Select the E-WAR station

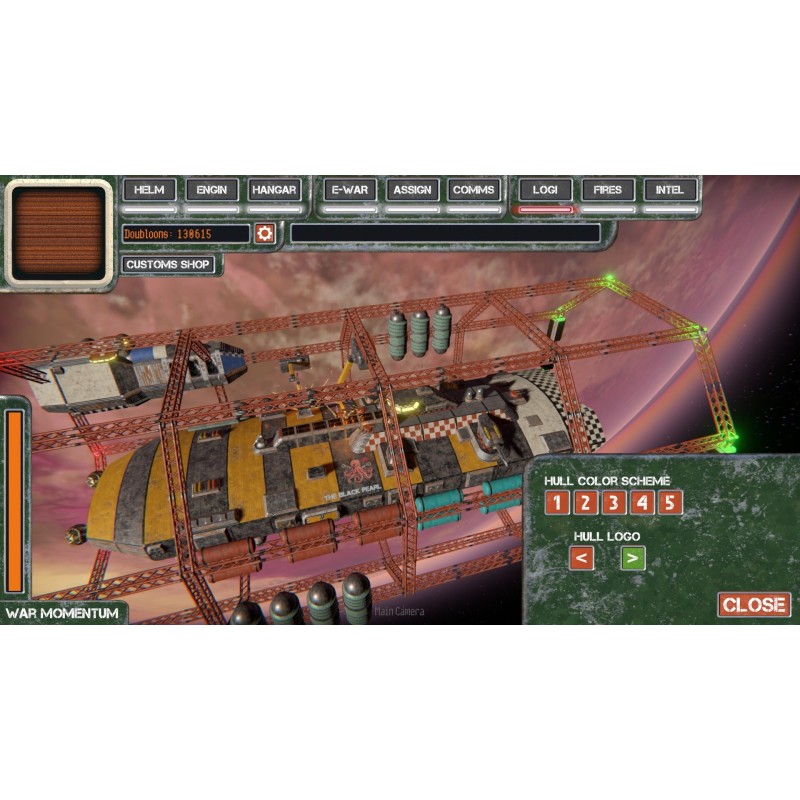tap(350, 190)
